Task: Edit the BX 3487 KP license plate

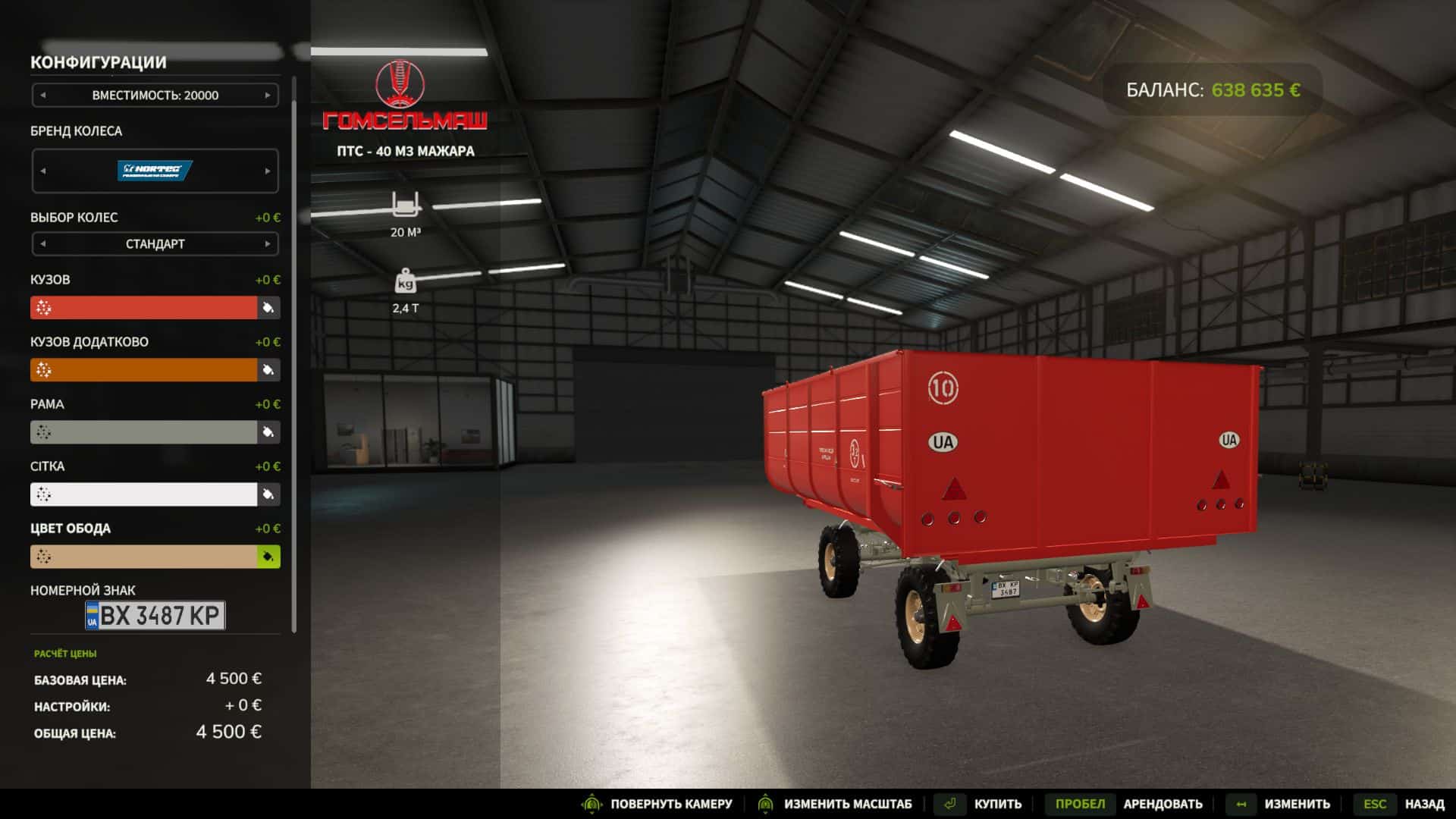Action: point(155,615)
